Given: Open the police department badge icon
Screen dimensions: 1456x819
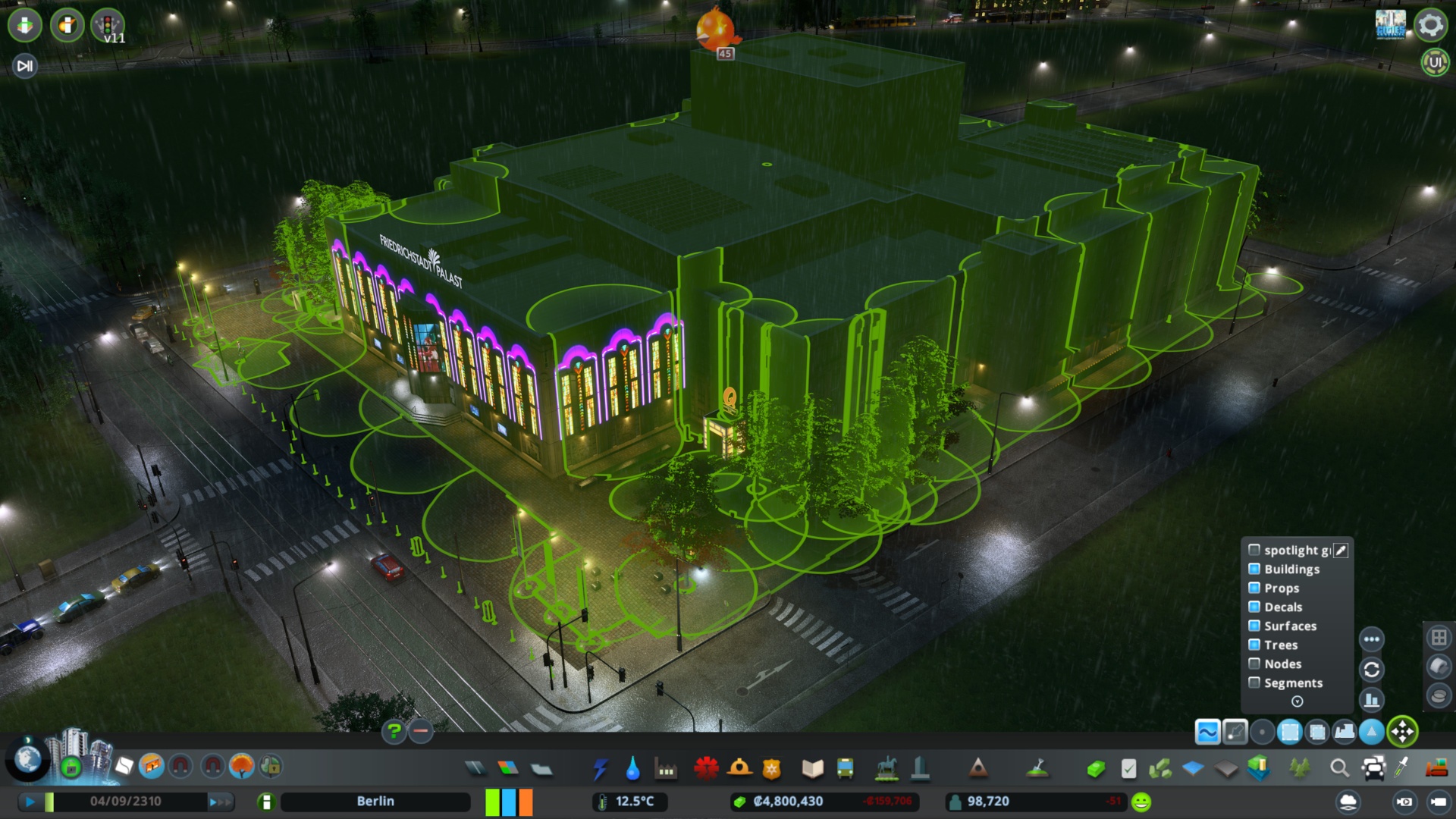Looking at the screenshot, I should tap(770, 768).
